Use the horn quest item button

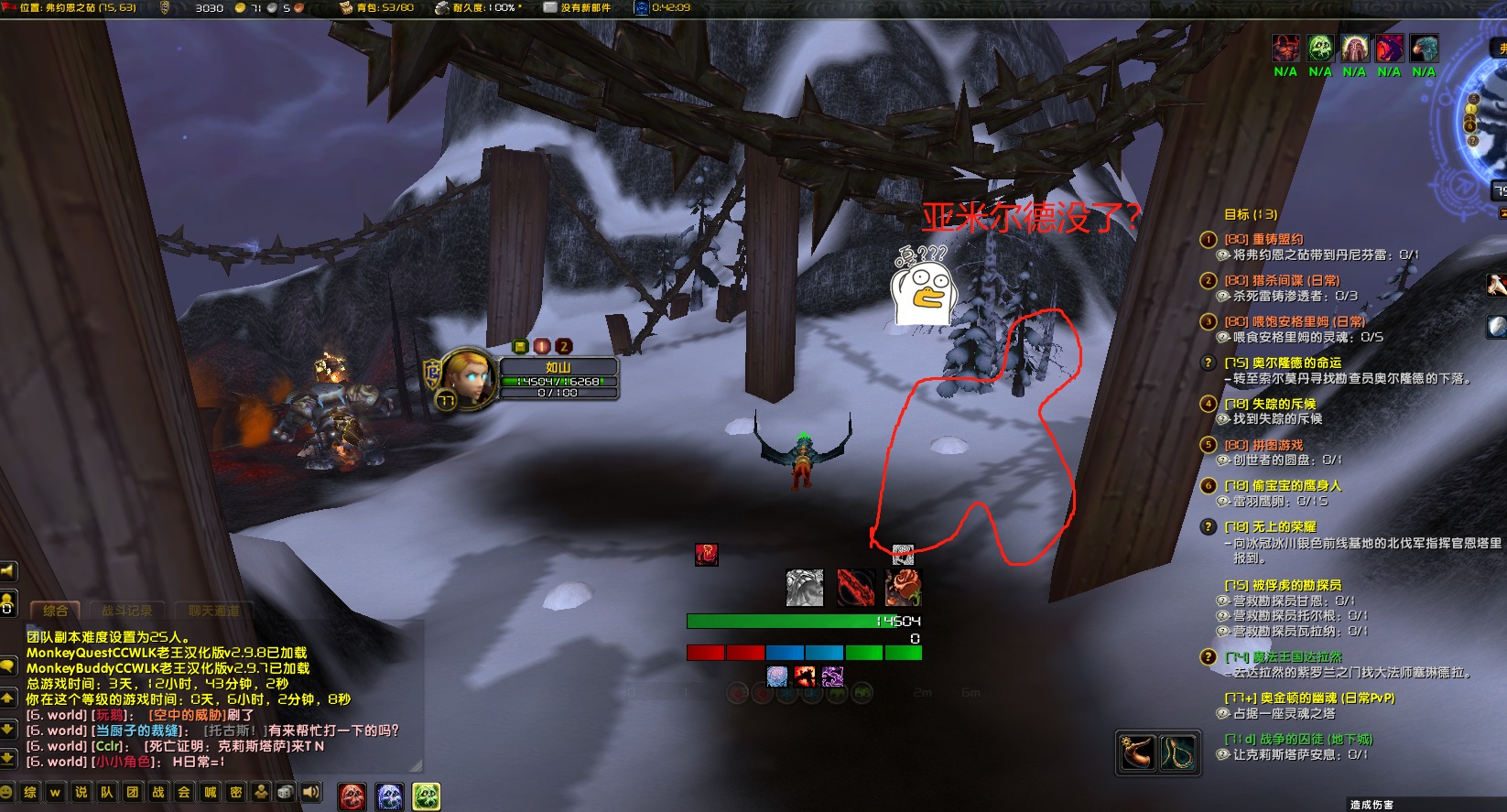click(x=1138, y=753)
